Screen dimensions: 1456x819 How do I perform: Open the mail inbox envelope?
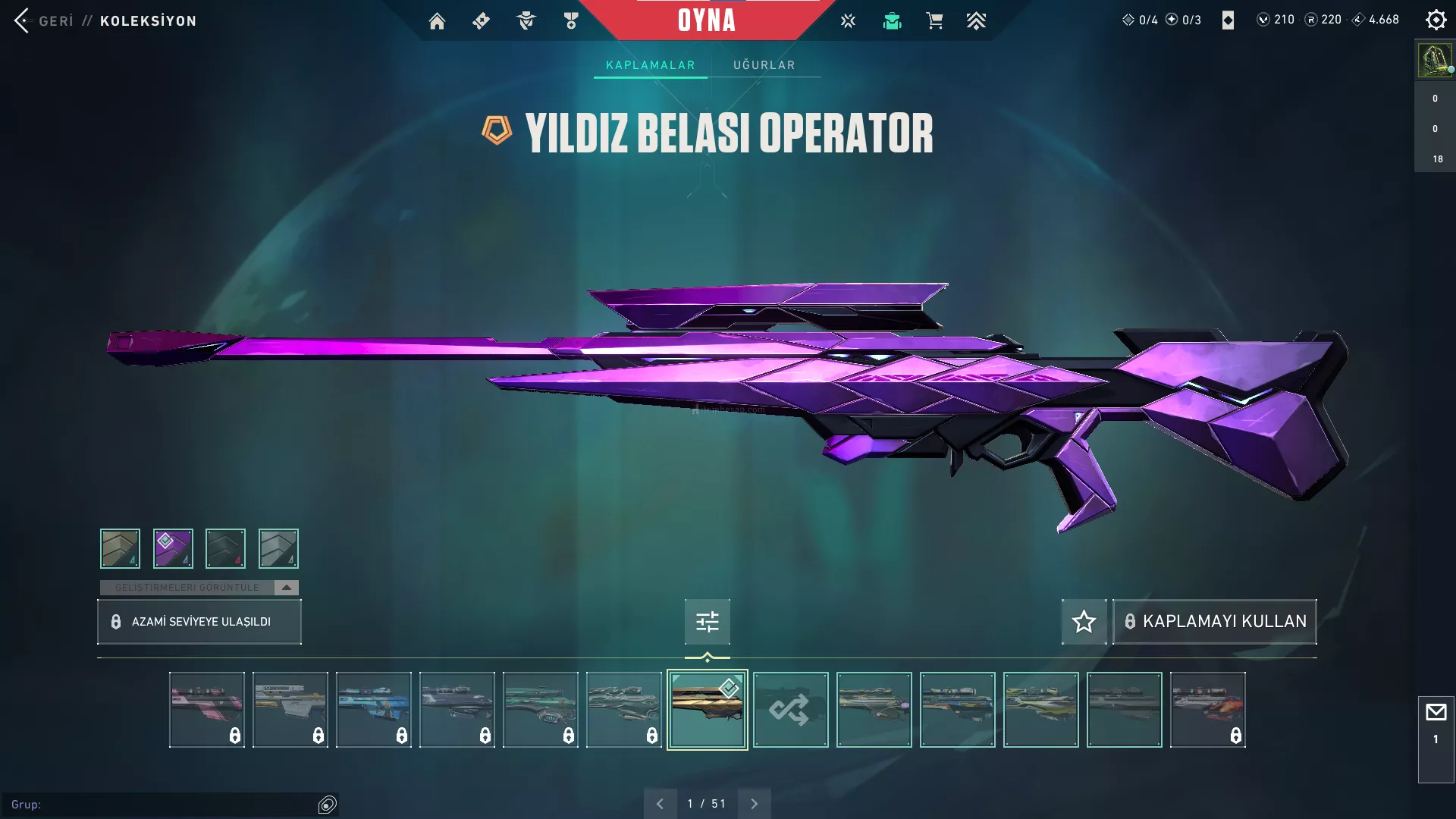tap(1436, 713)
